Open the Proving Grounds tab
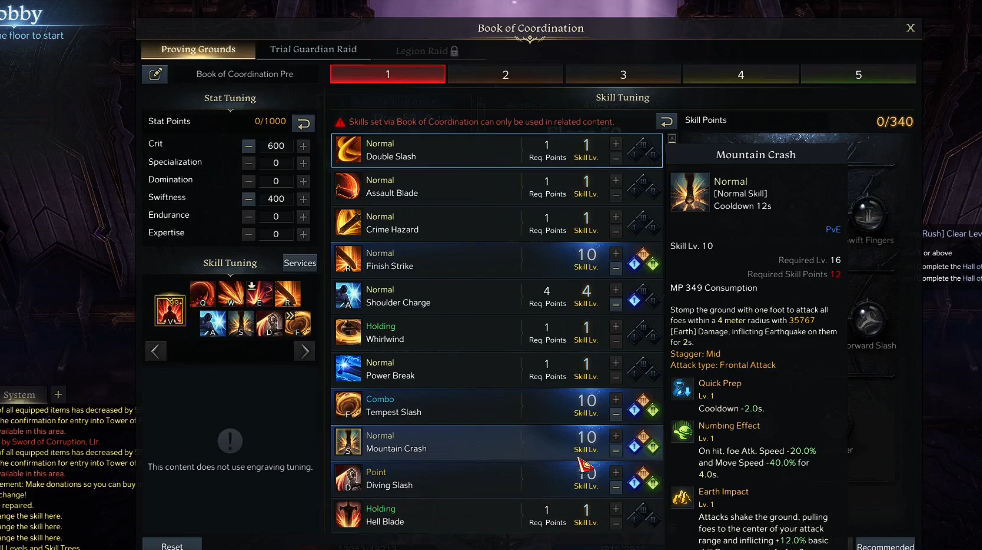Screen dimensions: 982x550 tap(198, 50)
